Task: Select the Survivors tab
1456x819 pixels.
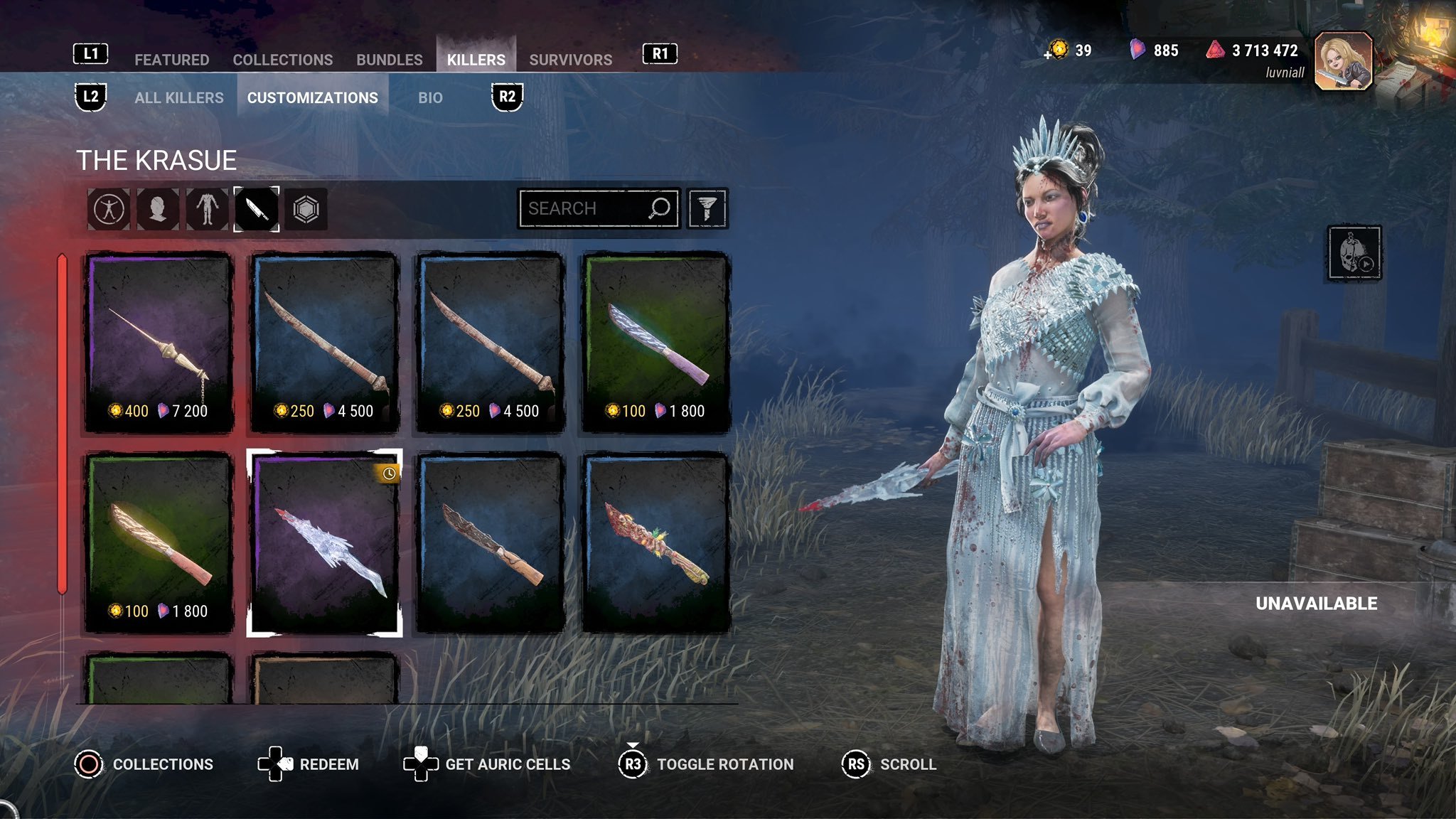Action: coord(570,60)
